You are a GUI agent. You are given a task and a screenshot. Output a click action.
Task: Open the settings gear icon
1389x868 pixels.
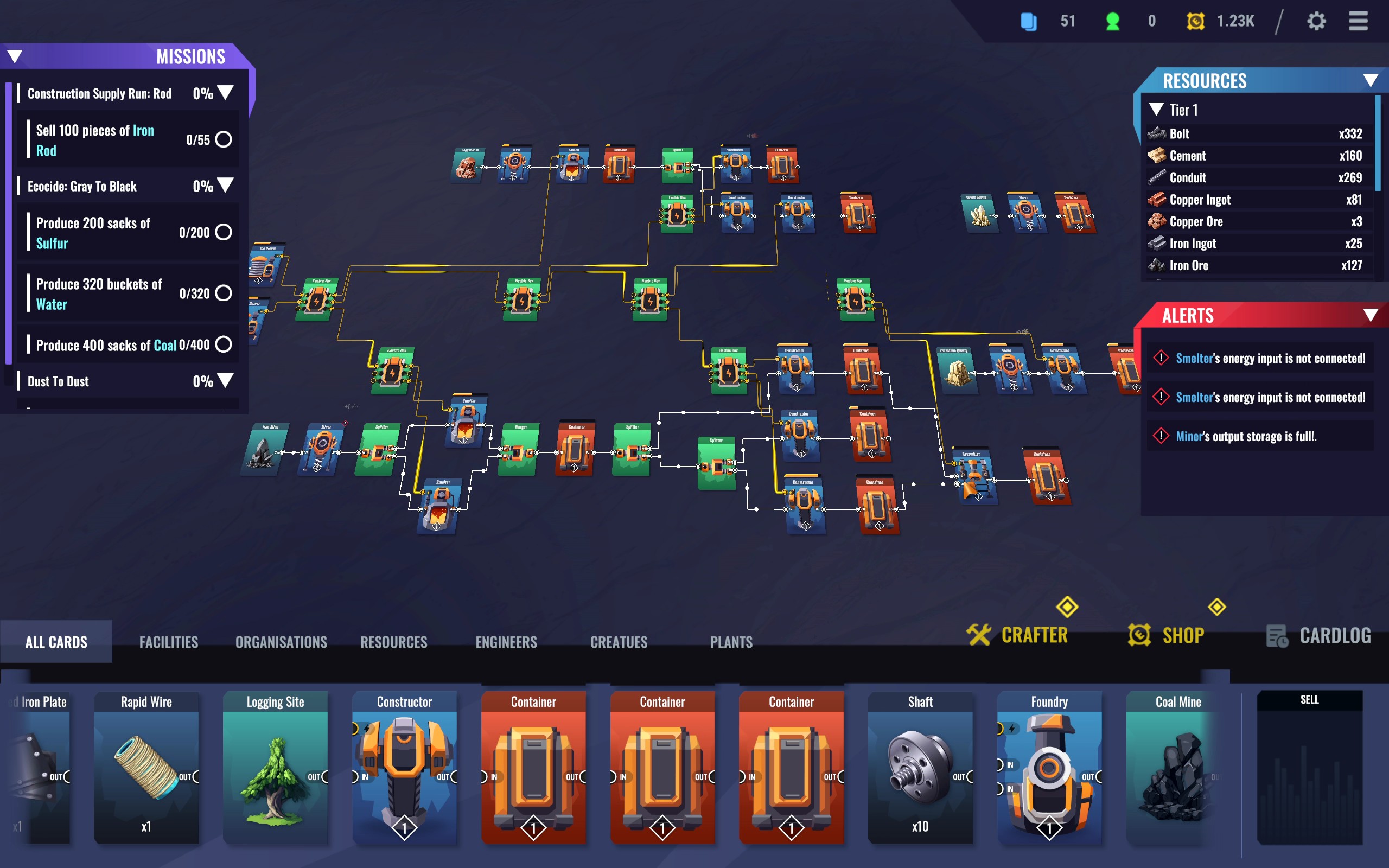[x=1316, y=21]
